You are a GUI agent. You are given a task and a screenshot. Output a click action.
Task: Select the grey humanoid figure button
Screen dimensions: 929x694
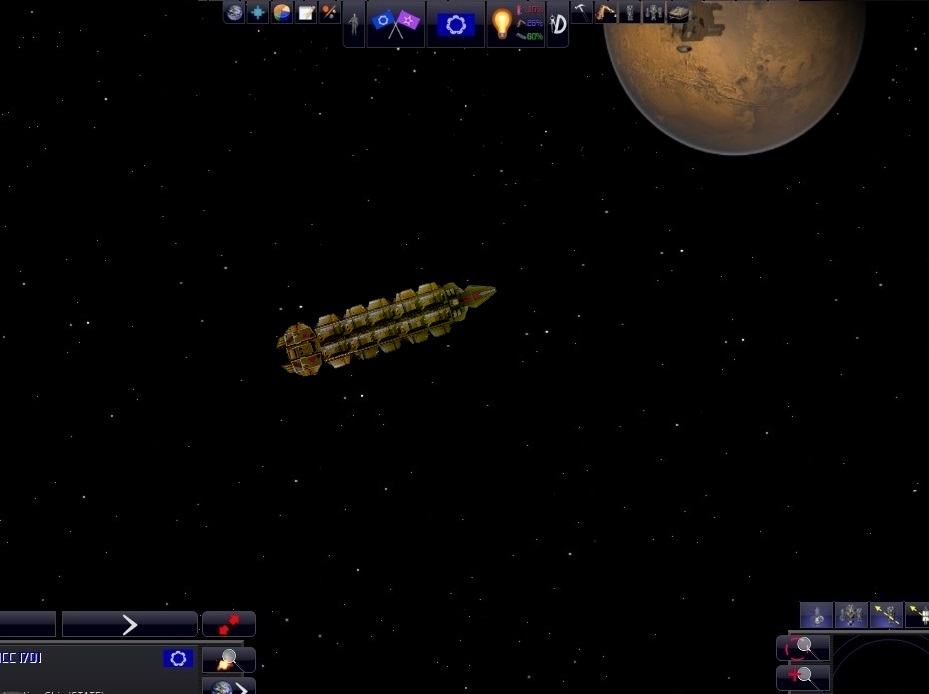(x=354, y=24)
